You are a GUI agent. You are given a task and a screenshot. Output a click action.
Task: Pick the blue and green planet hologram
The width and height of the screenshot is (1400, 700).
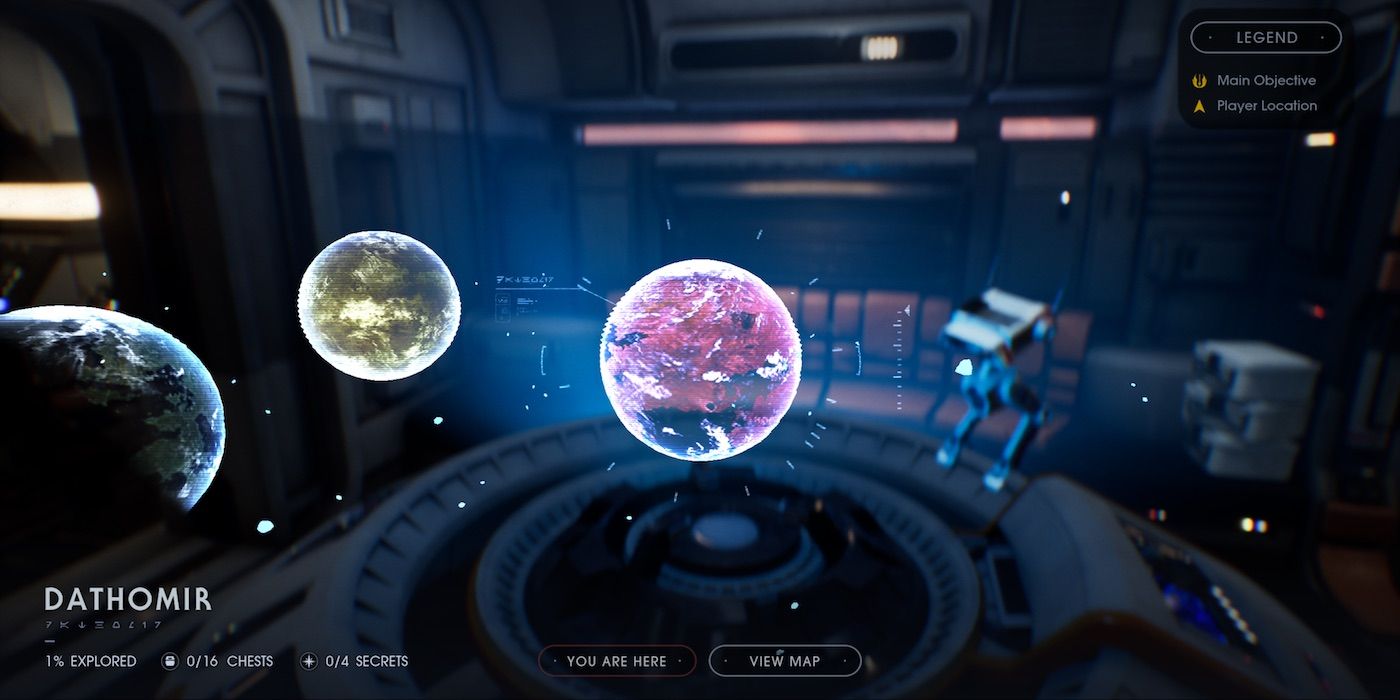tap(110, 405)
